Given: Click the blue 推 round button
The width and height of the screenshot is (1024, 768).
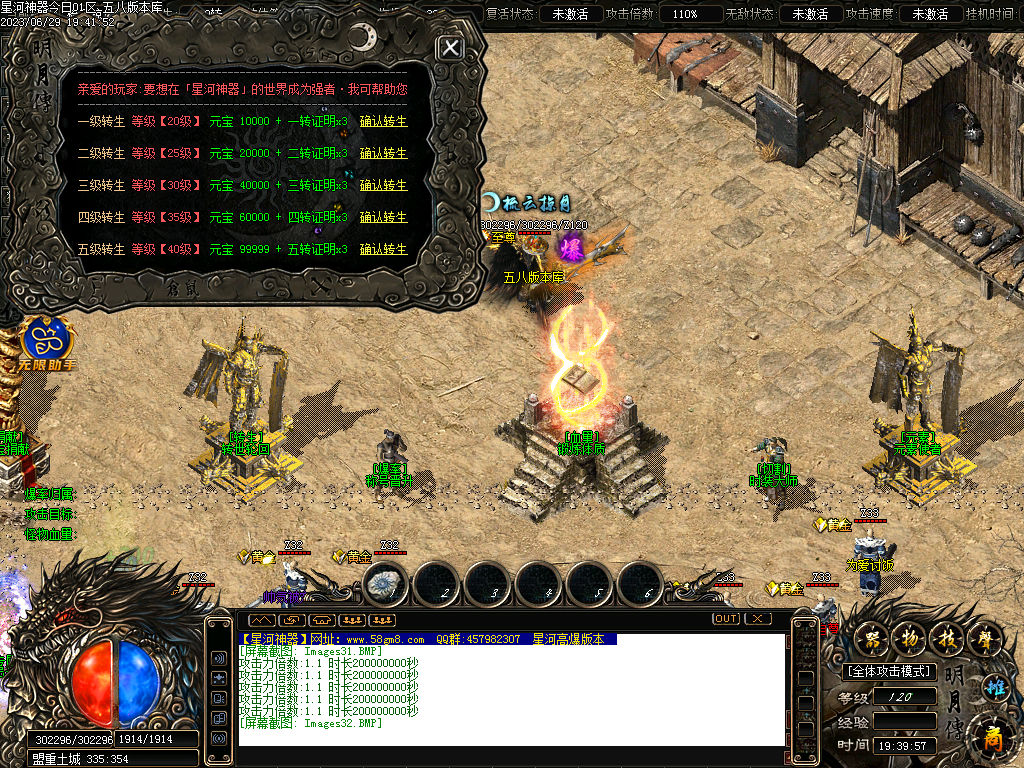Looking at the screenshot, I should 994,688.
